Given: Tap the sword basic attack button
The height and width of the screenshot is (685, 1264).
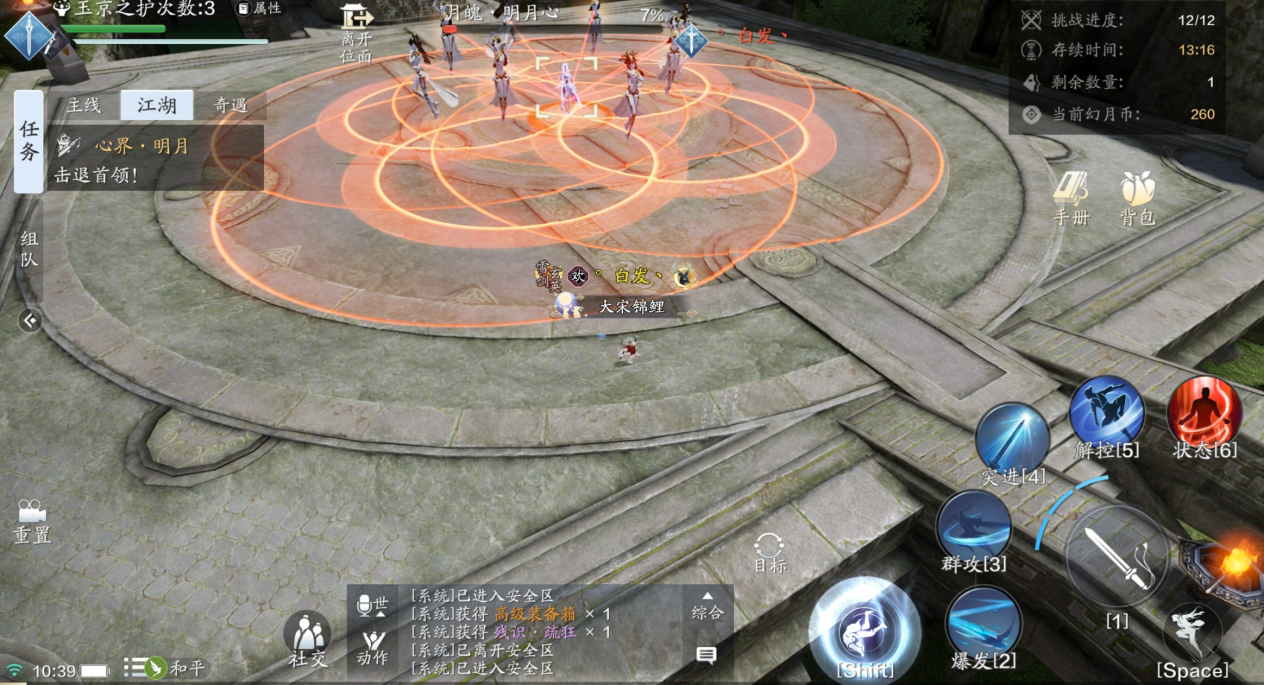Looking at the screenshot, I should pyautogui.click(x=1117, y=557).
